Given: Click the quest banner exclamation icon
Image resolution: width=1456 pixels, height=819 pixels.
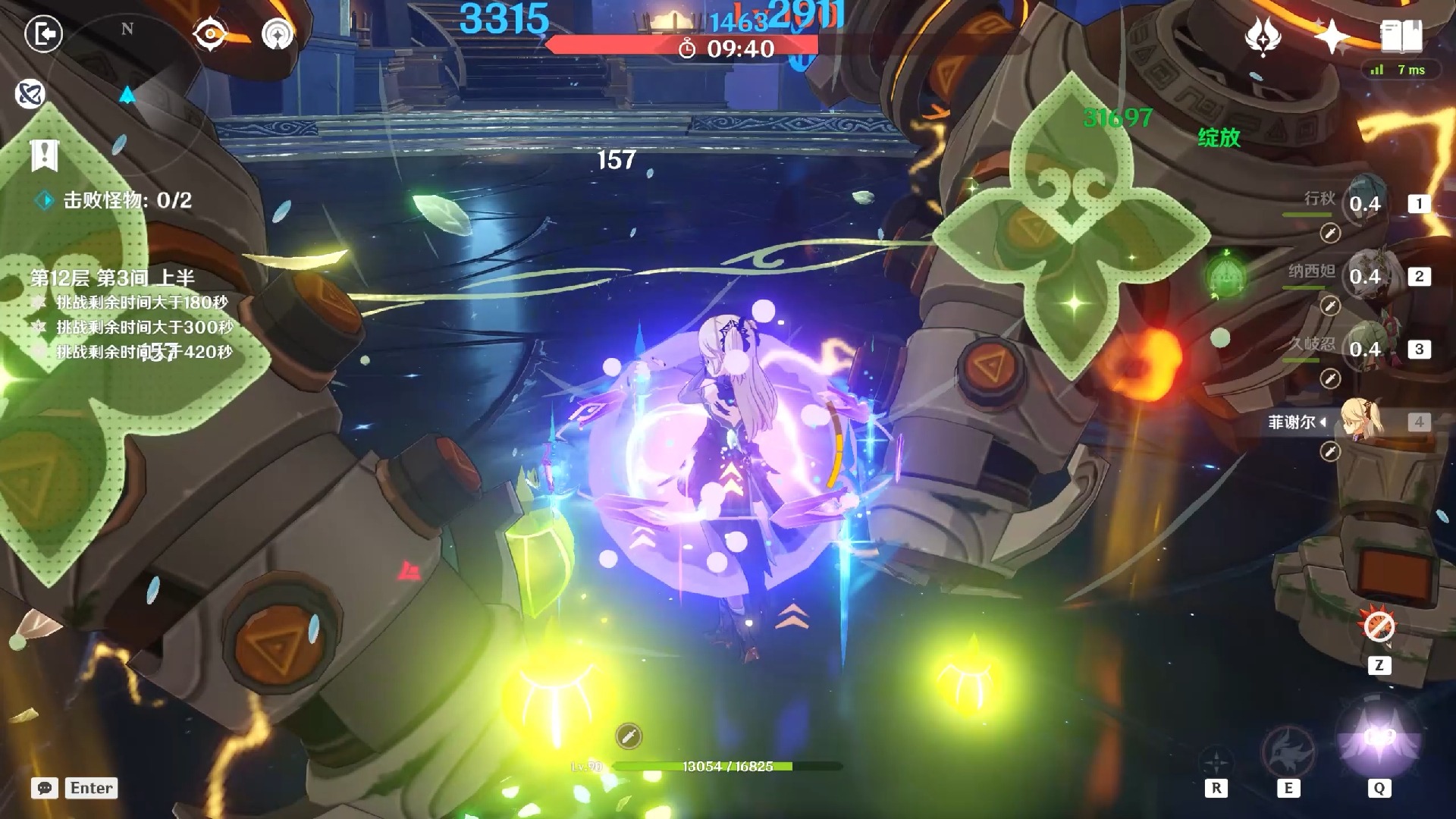Looking at the screenshot, I should click(45, 155).
